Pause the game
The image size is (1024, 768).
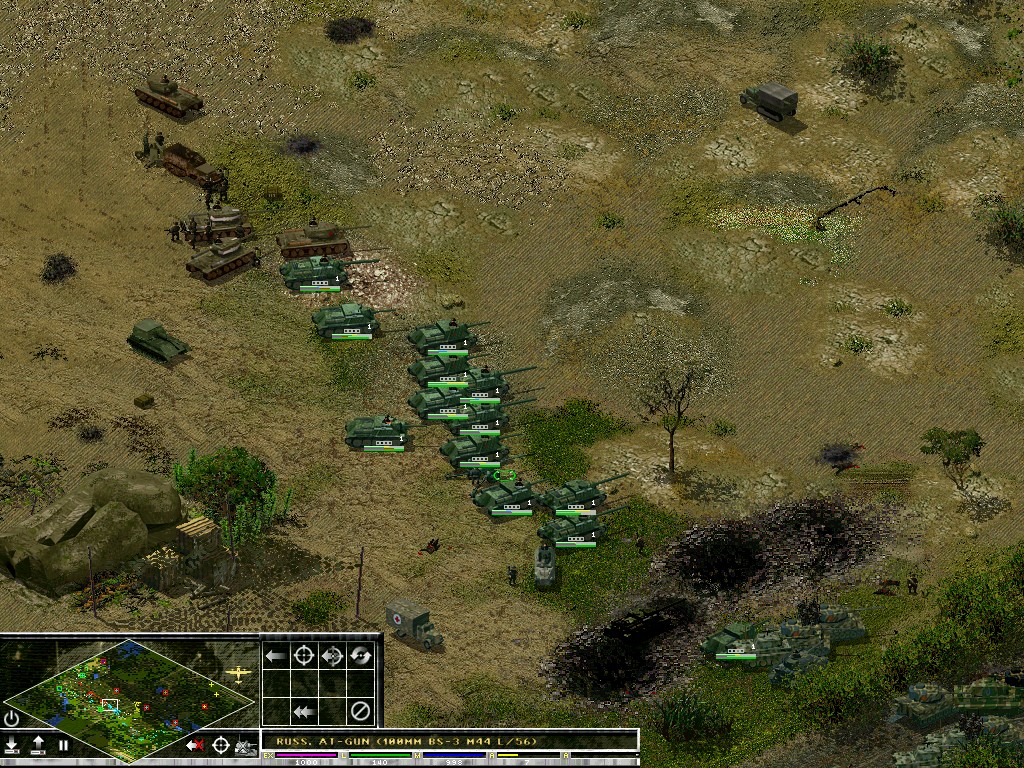63,745
